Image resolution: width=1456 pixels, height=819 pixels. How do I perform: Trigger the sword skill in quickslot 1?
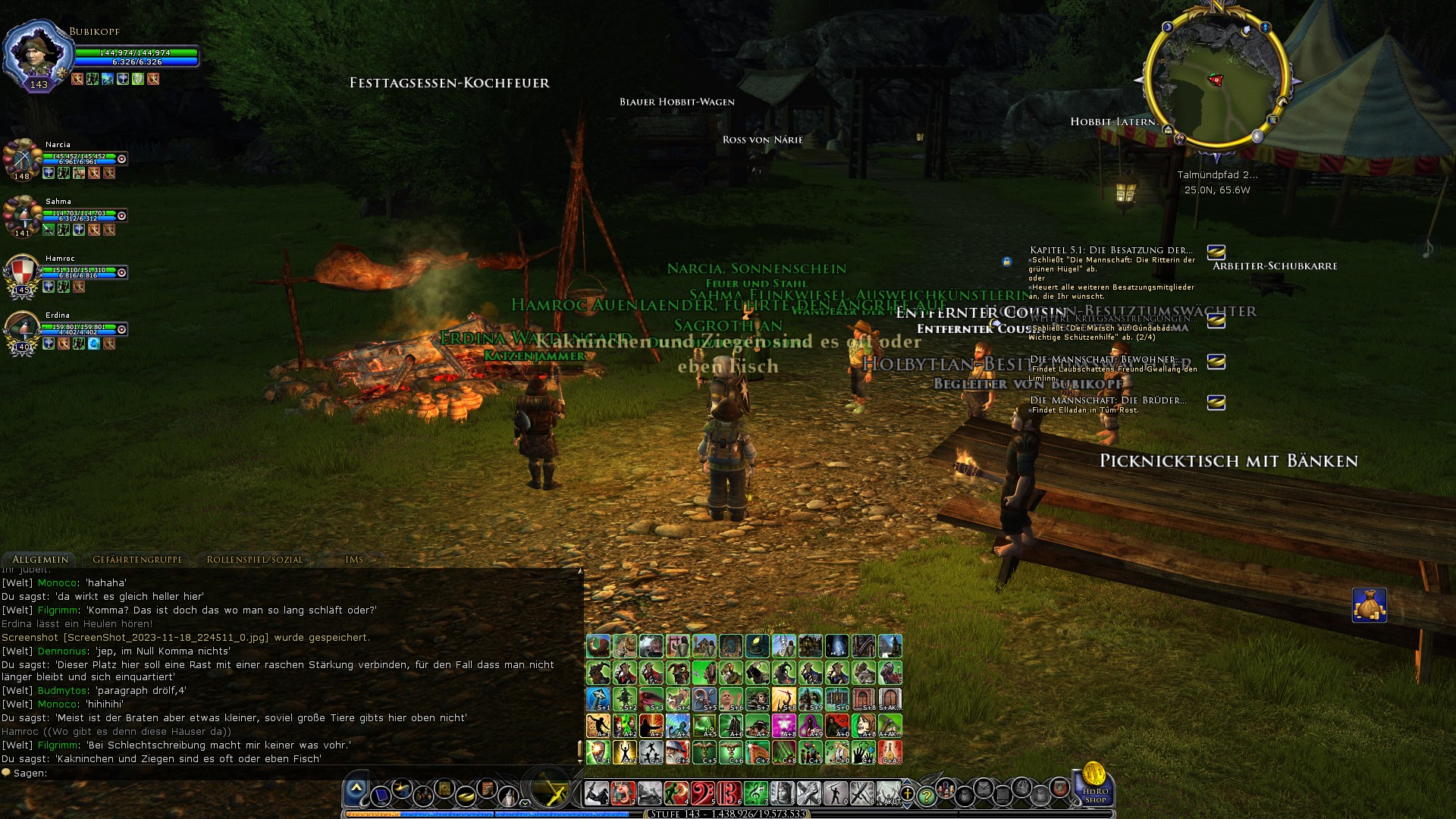coord(596,792)
